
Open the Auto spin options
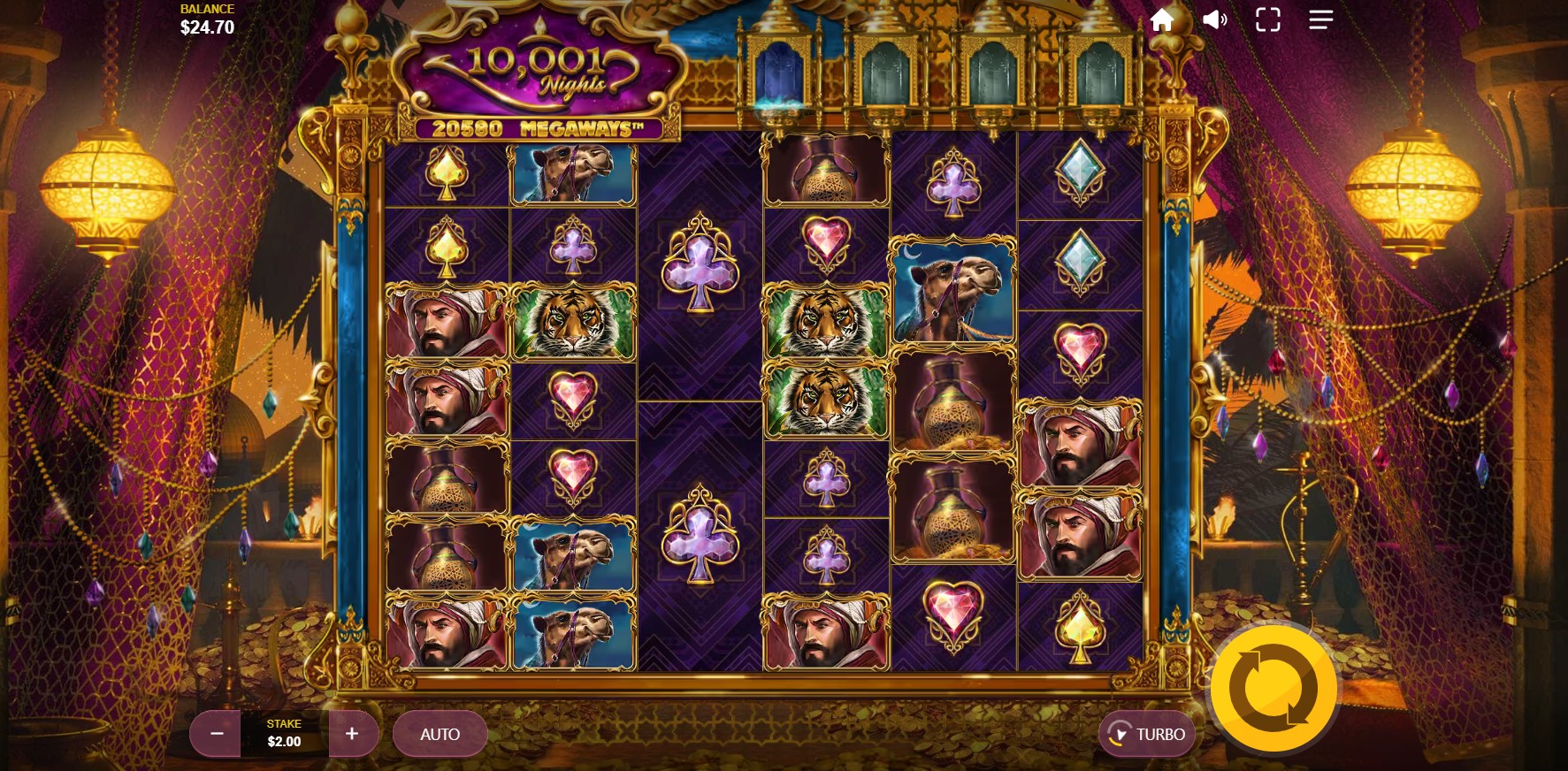tap(440, 734)
